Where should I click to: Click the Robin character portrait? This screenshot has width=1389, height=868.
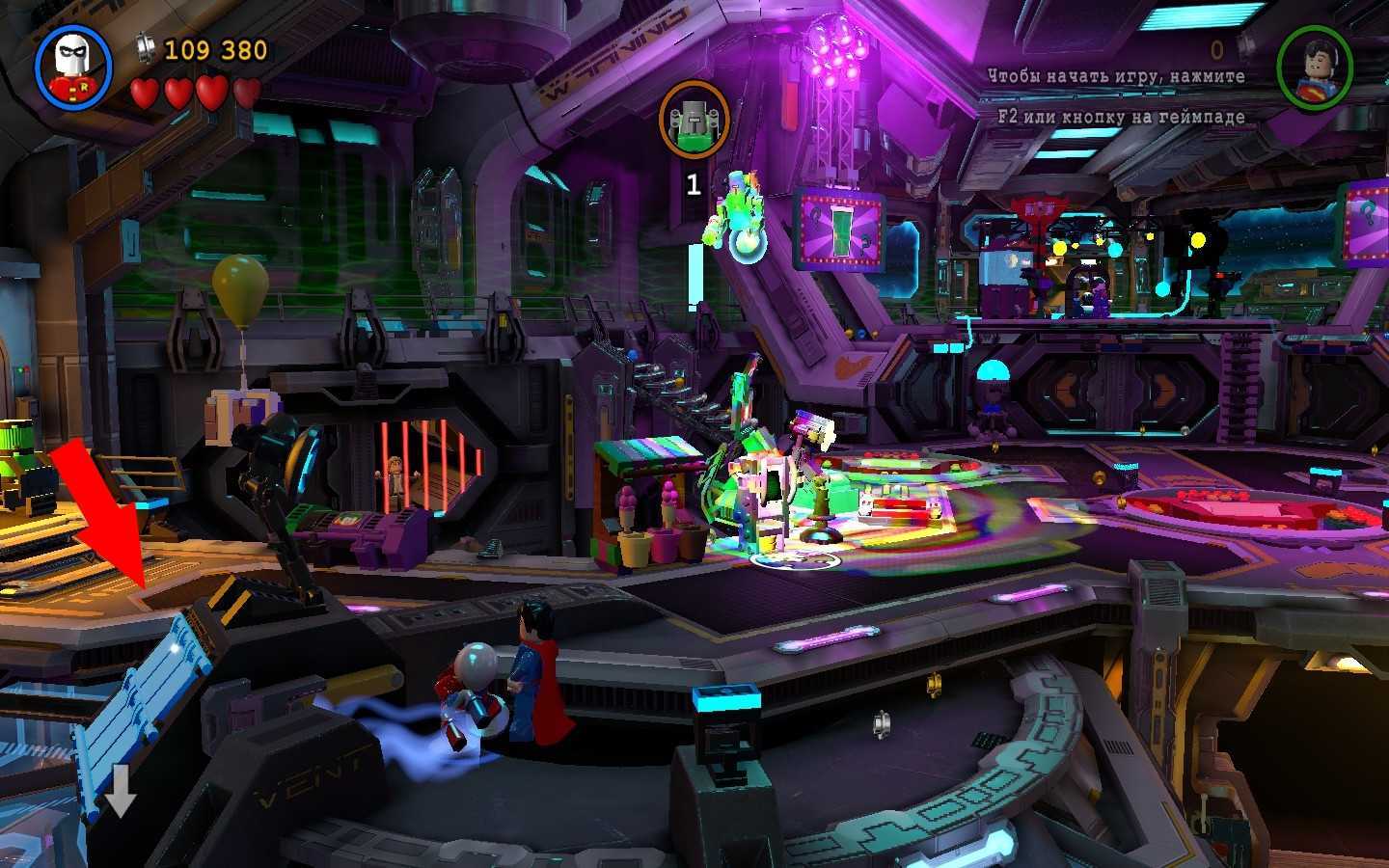[73, 66]
